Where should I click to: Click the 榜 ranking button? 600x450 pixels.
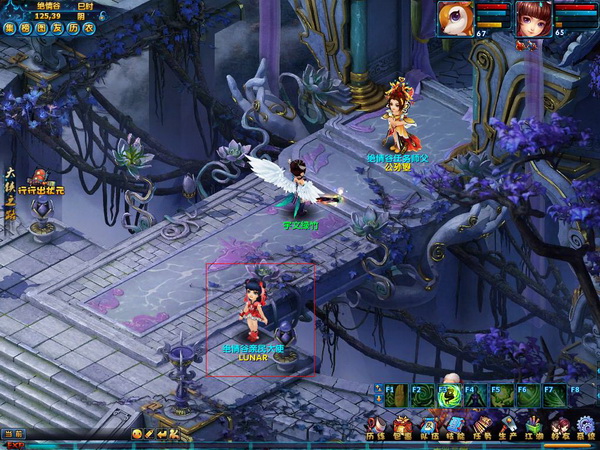pyautogui.click(x=22, y=29)
